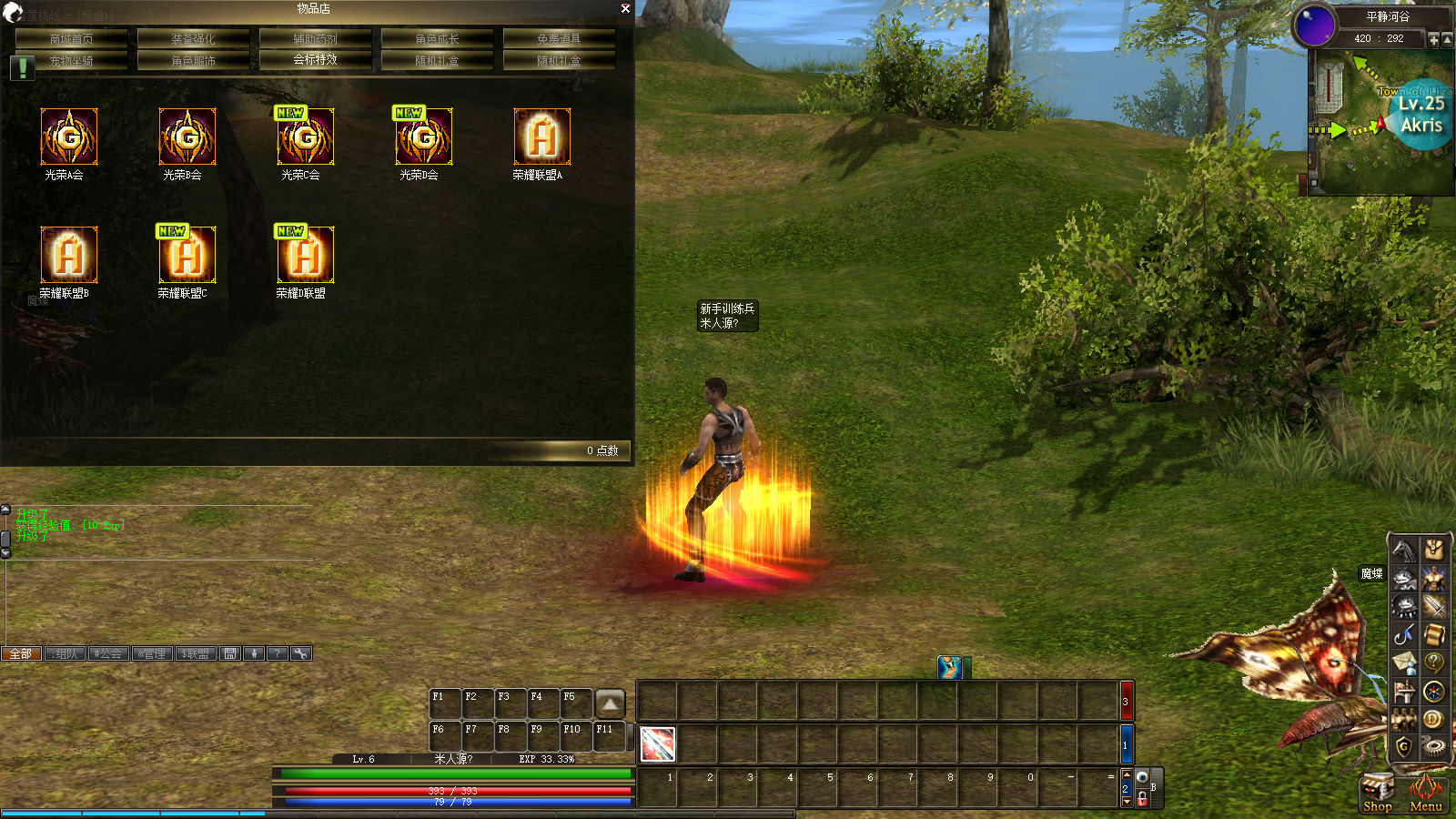Activate the sword slash skill in hotbar

(658, 744)
